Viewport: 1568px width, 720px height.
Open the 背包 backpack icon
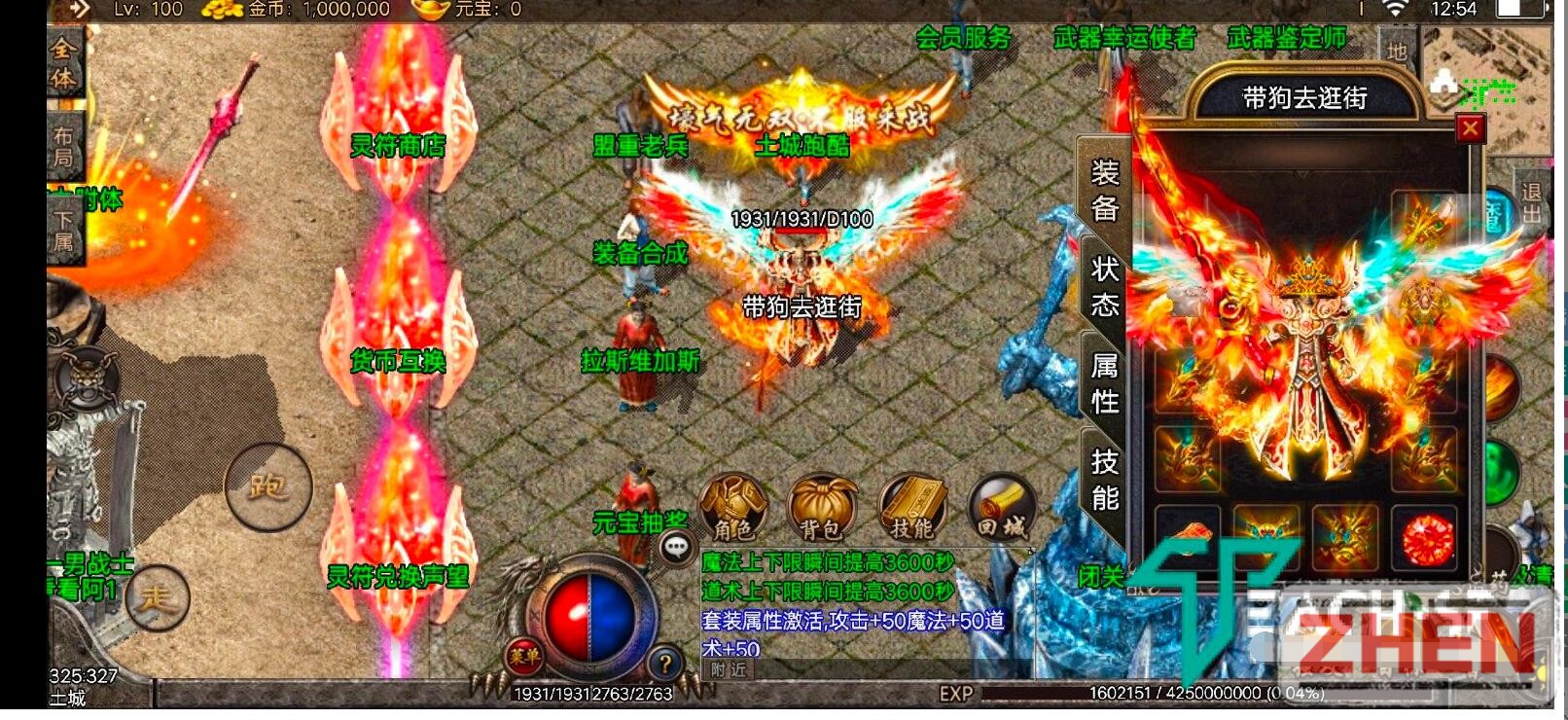(x=822, y=506)
